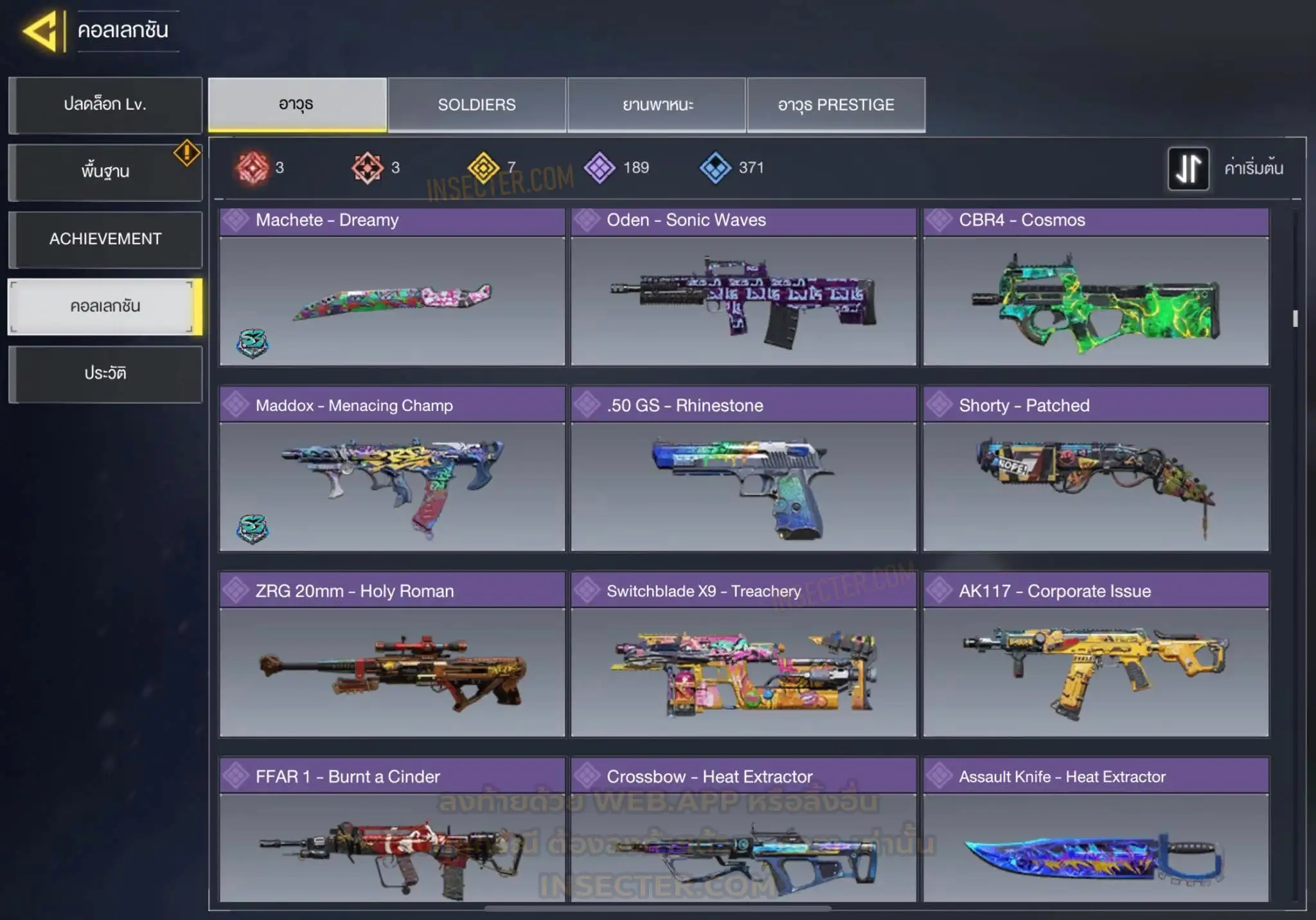Switch to the ยานพาหนะ tab
The height and width of the screenshot is (920, 1316).
click(657, 105)
